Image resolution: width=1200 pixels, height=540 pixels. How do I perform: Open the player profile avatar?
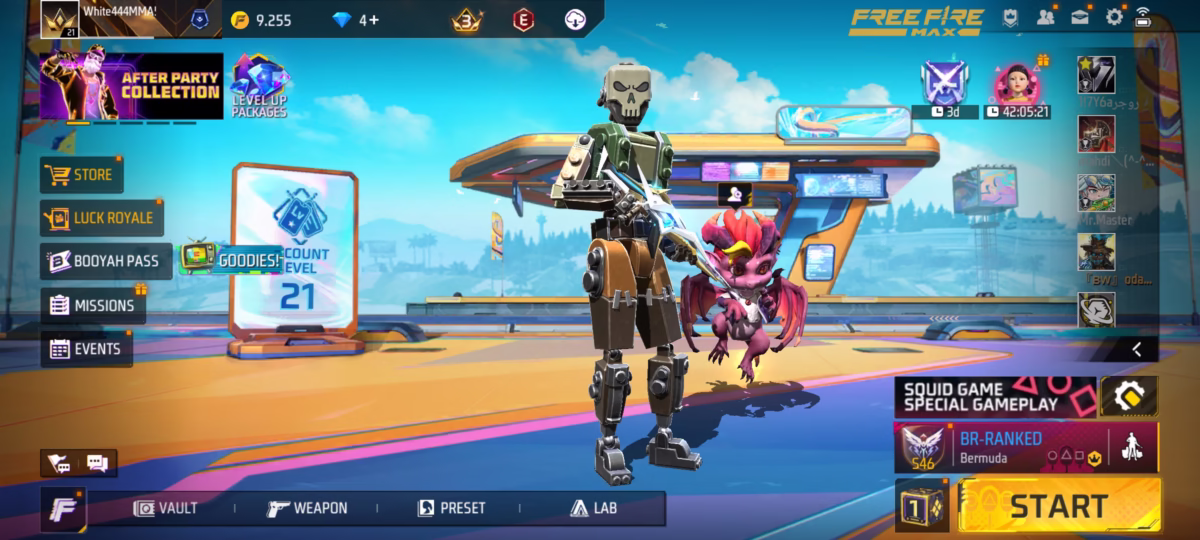pyautogui.click(x=59, y=18)
